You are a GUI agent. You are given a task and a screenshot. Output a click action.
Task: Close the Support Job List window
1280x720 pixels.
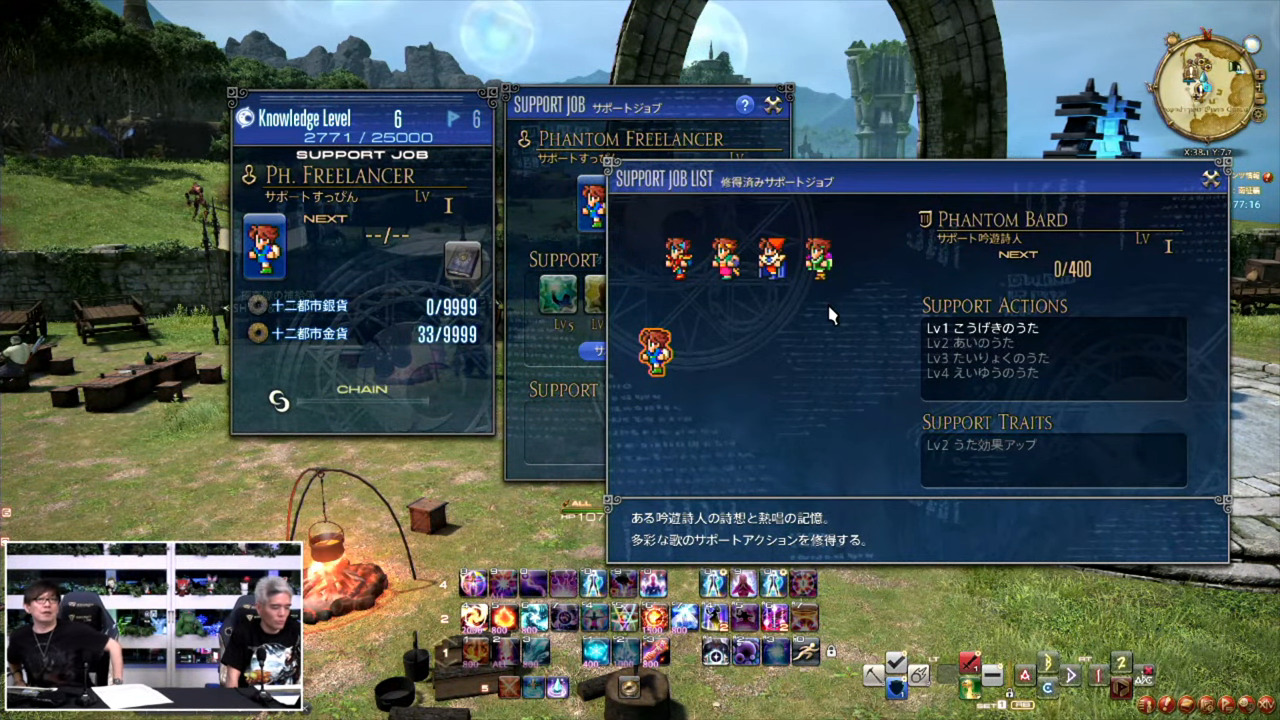[x=1211, y=179]
